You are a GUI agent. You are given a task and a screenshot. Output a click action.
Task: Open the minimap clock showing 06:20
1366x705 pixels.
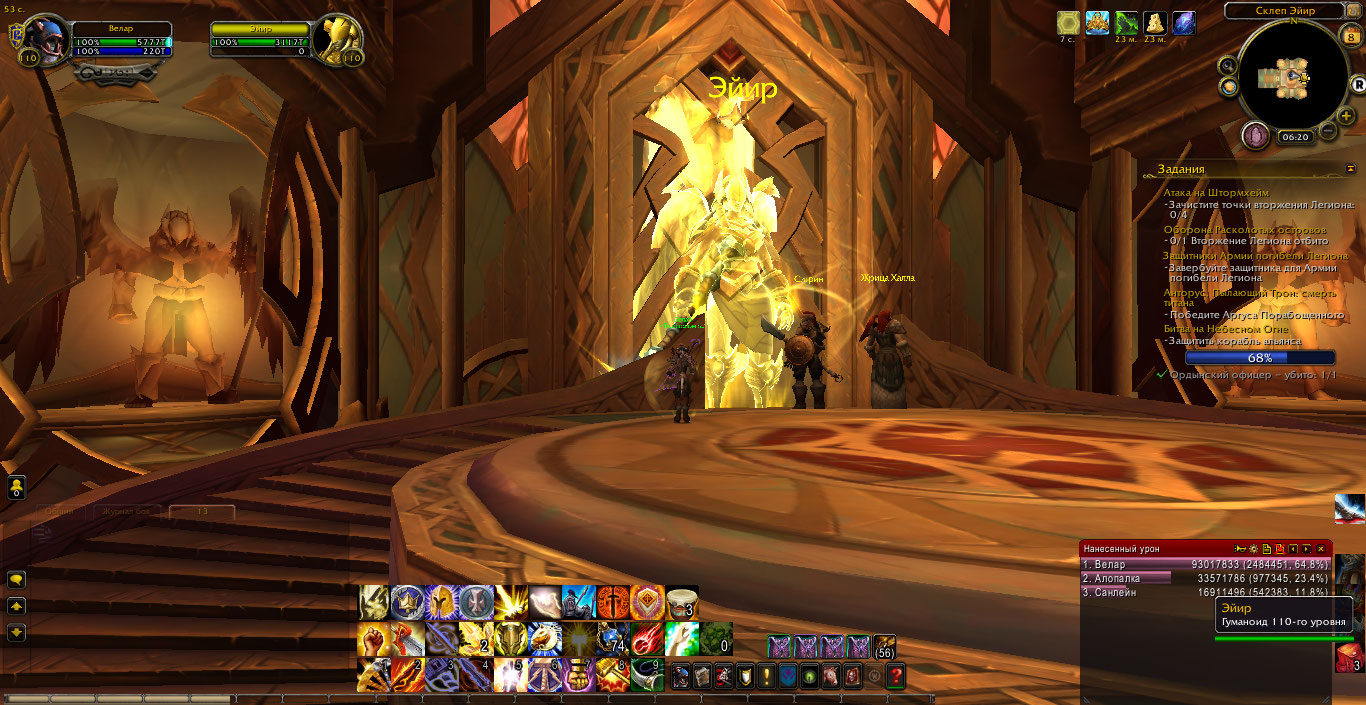coord(1294,137)
